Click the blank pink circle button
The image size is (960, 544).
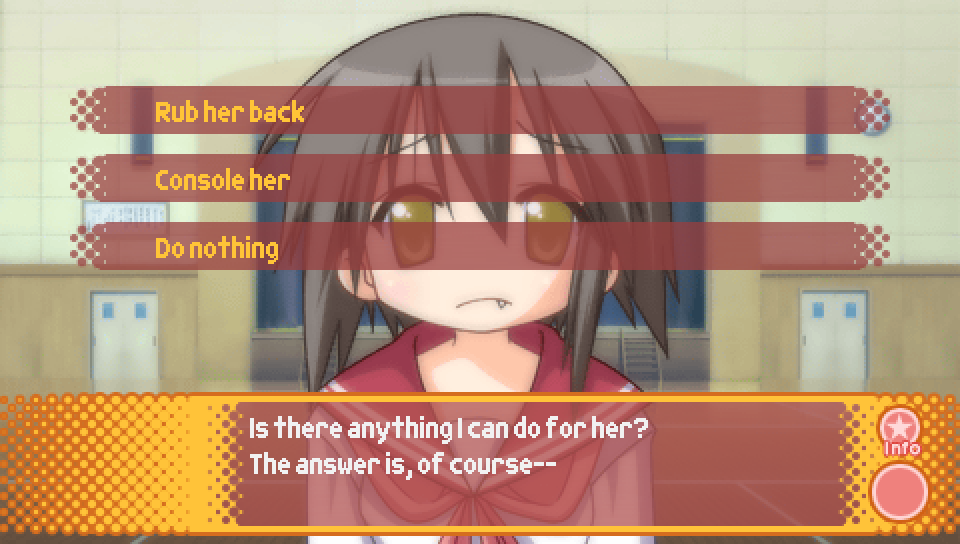pyautogui.click(x=899, y=491)
